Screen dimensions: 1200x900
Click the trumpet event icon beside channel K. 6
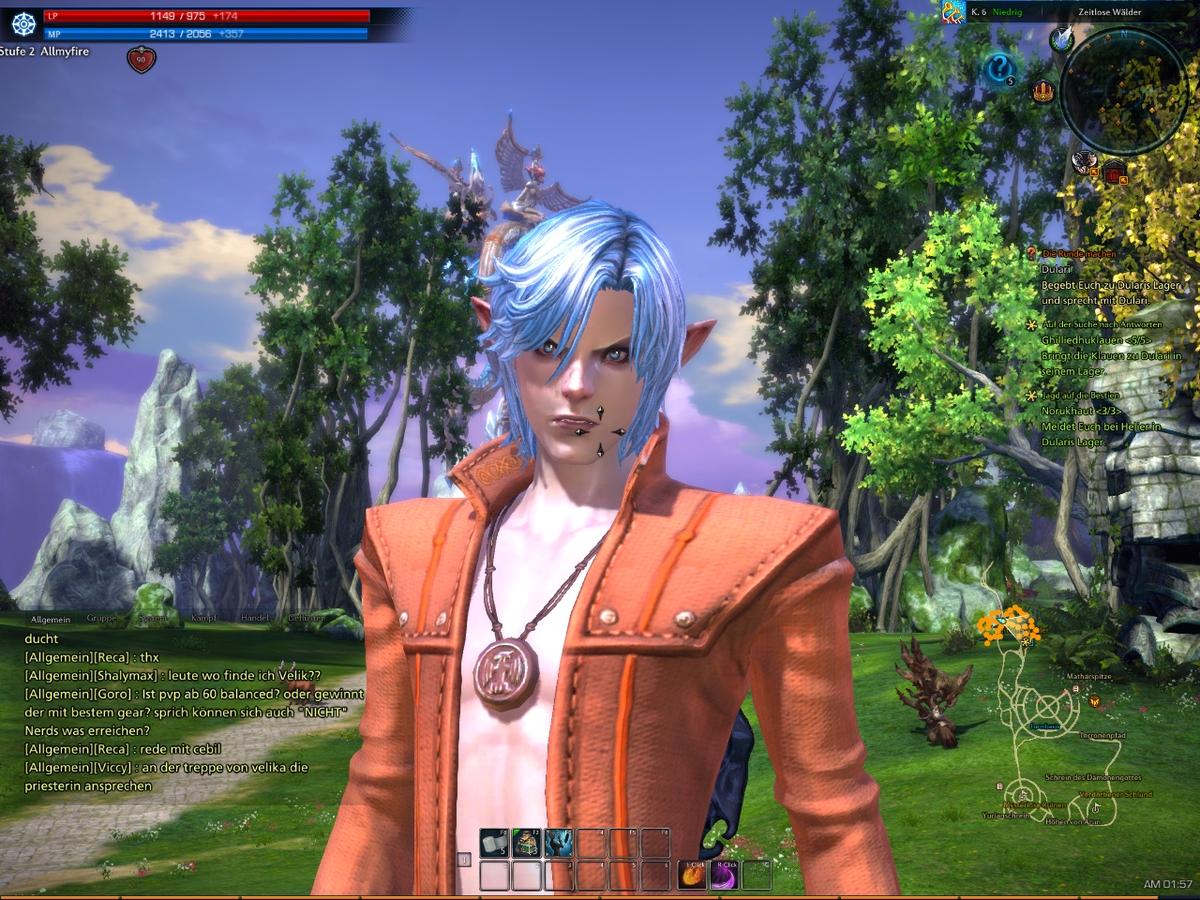coord(953,12)
